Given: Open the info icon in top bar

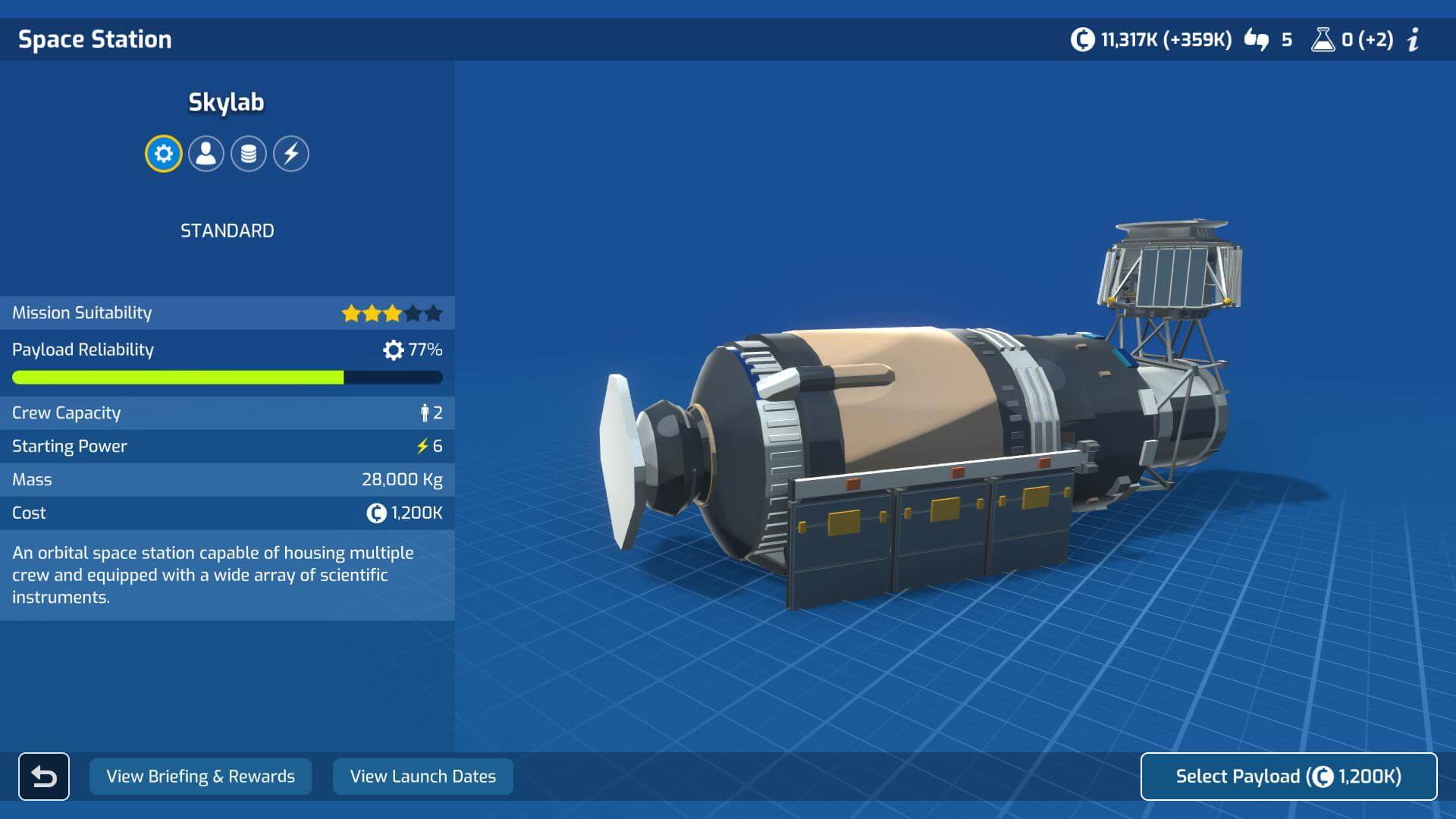Looking at the screenshot, I should (x=1414, y=39).
